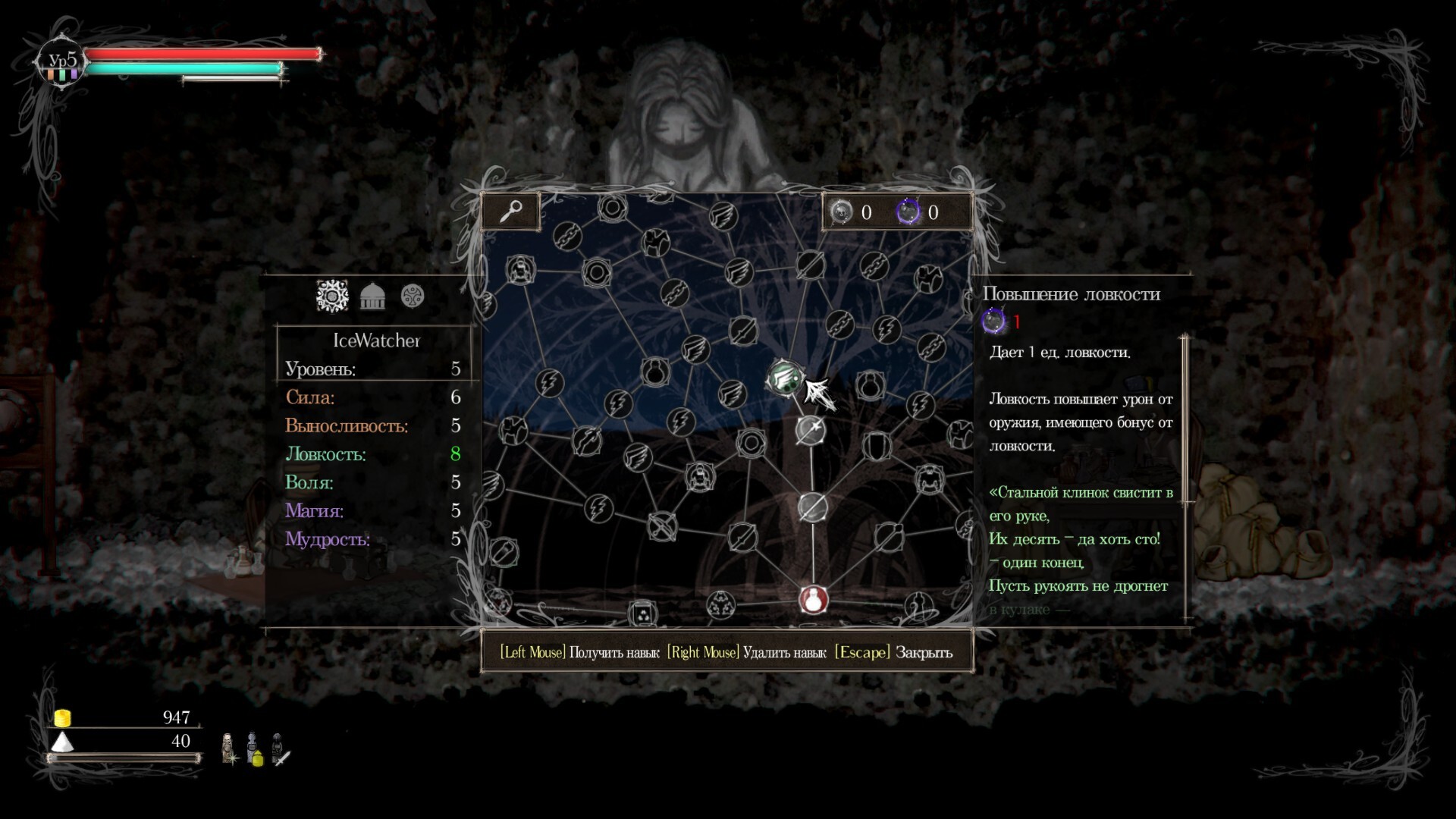Screen dimensions: 1456x819
Task: Click the red flask starting node
Action: (x=813, y=599)
